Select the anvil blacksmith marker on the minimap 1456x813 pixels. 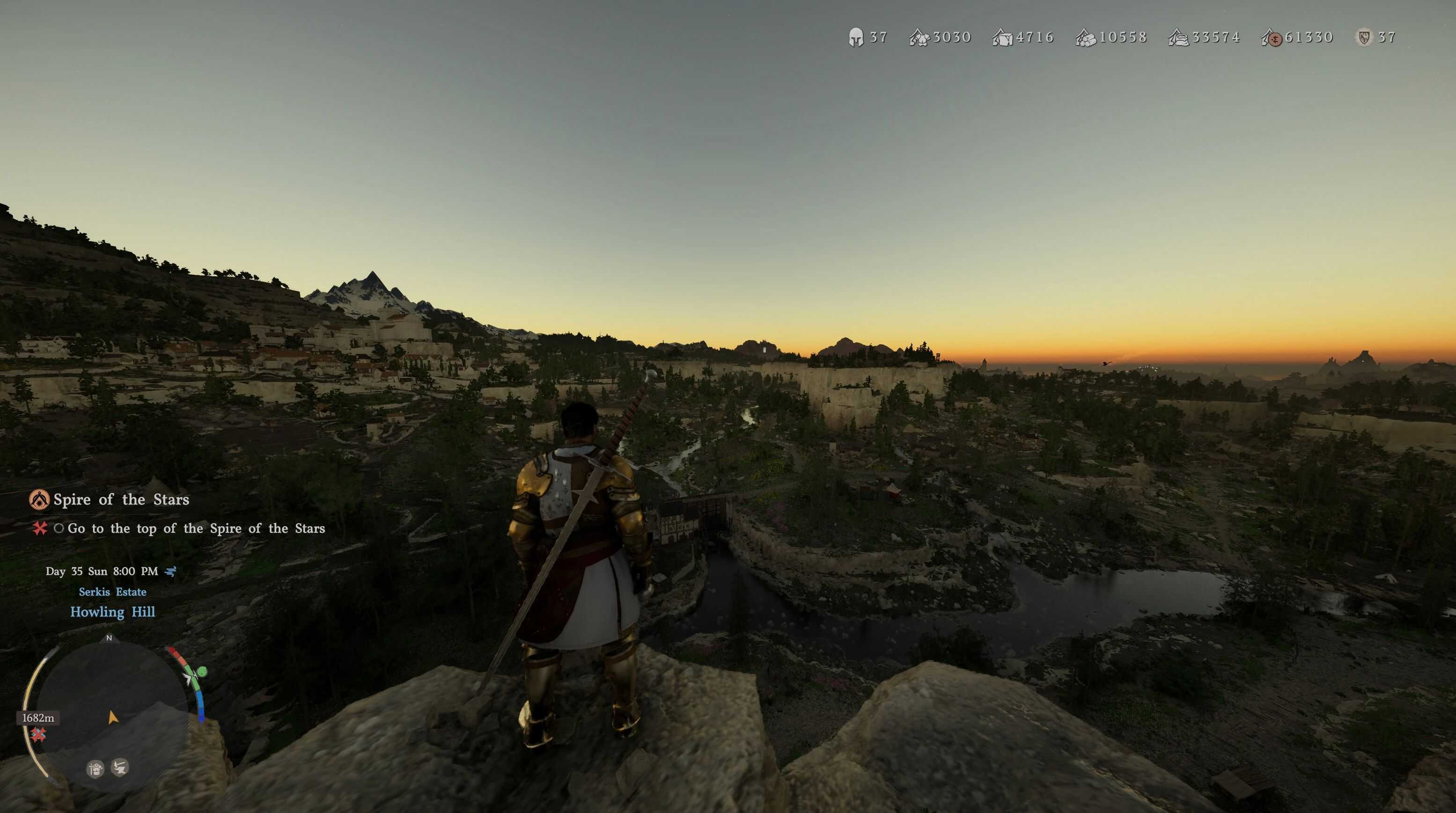coord(120,767)
